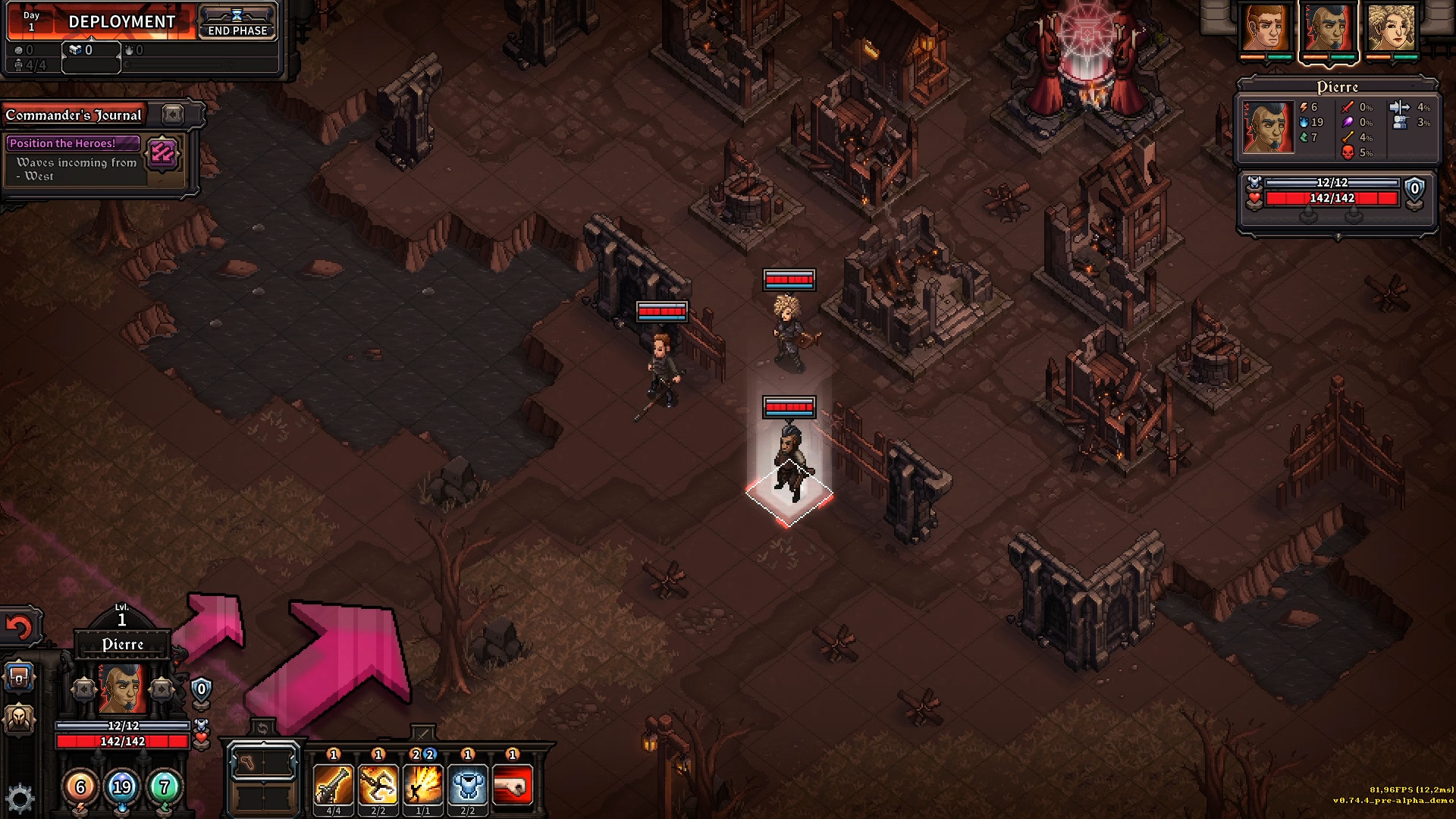End the Deployment phase

237,23
